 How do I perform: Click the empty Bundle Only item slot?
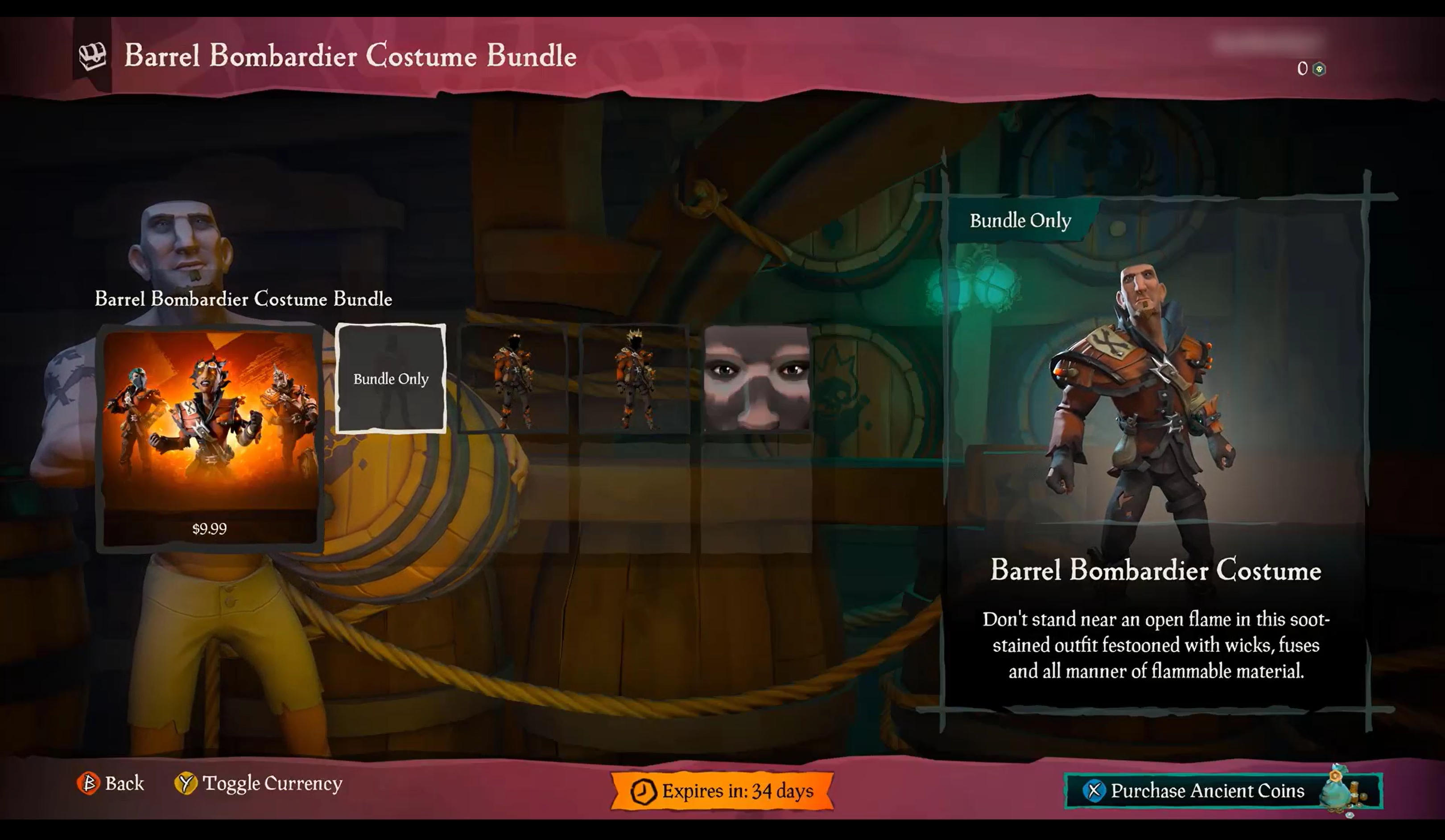(x=392, y=379)
